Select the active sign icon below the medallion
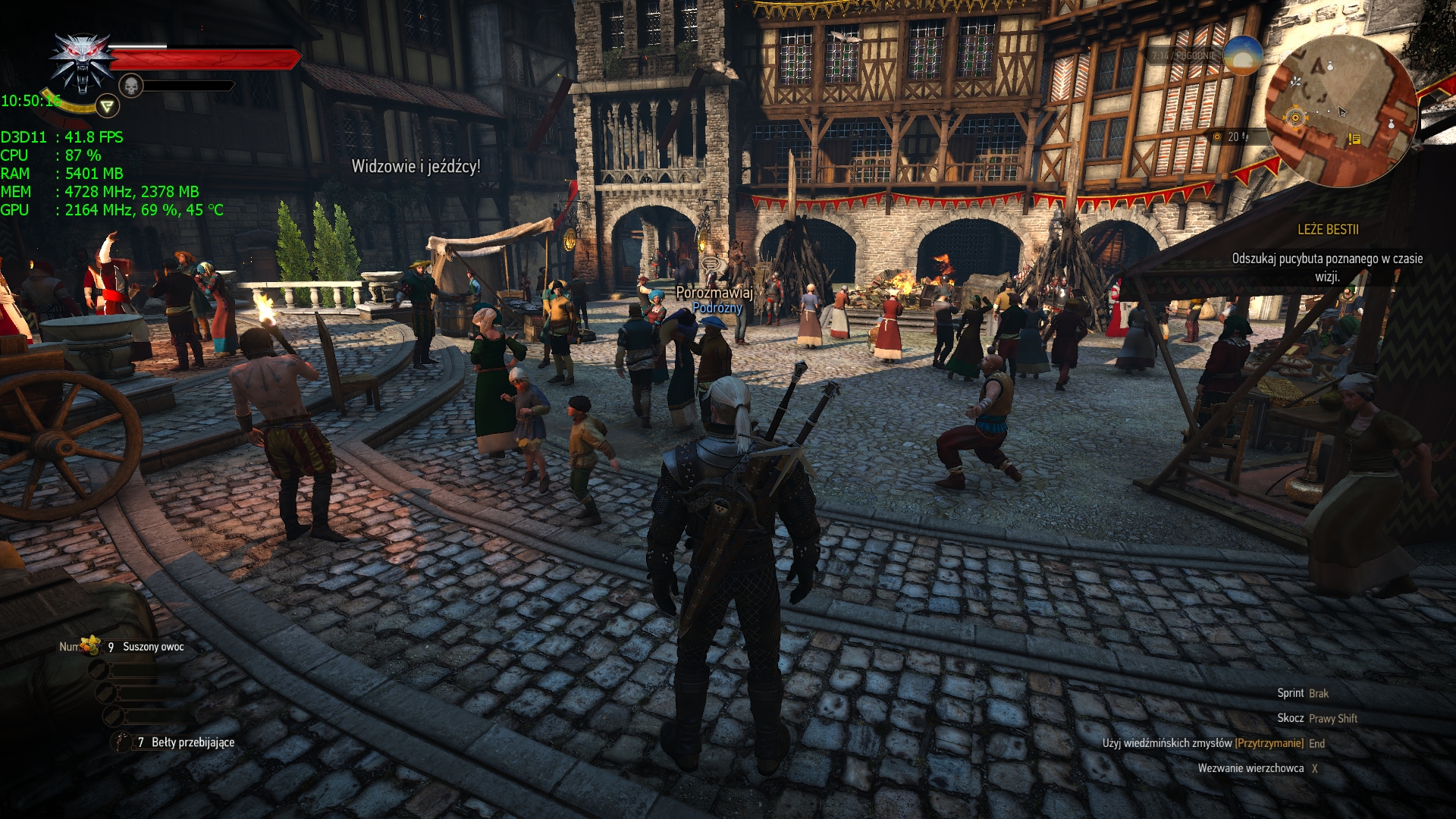1456x819 pixels. 108,106
